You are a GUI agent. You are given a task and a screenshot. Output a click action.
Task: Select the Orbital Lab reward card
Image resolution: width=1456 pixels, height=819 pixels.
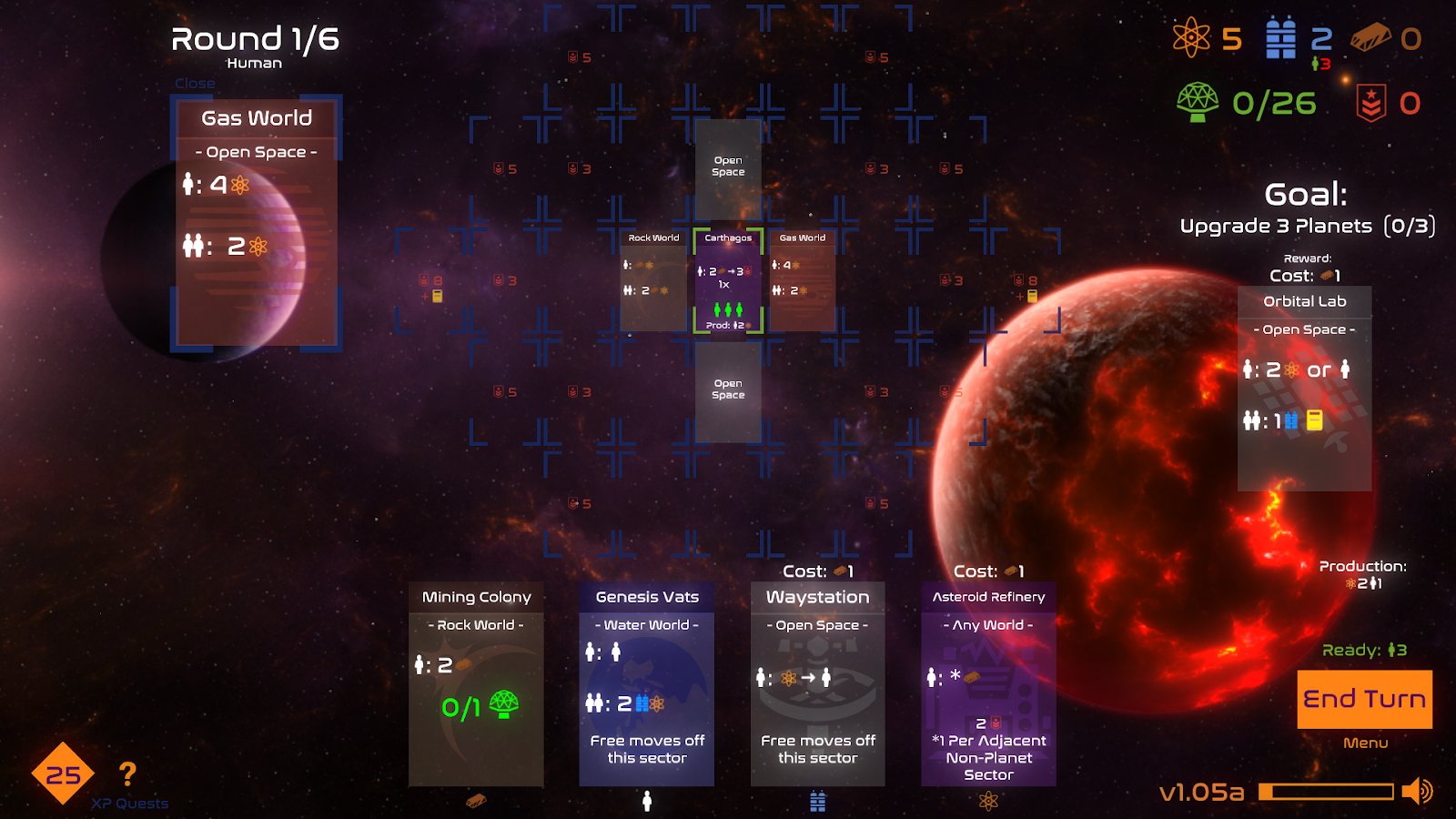pos(1304,389)
